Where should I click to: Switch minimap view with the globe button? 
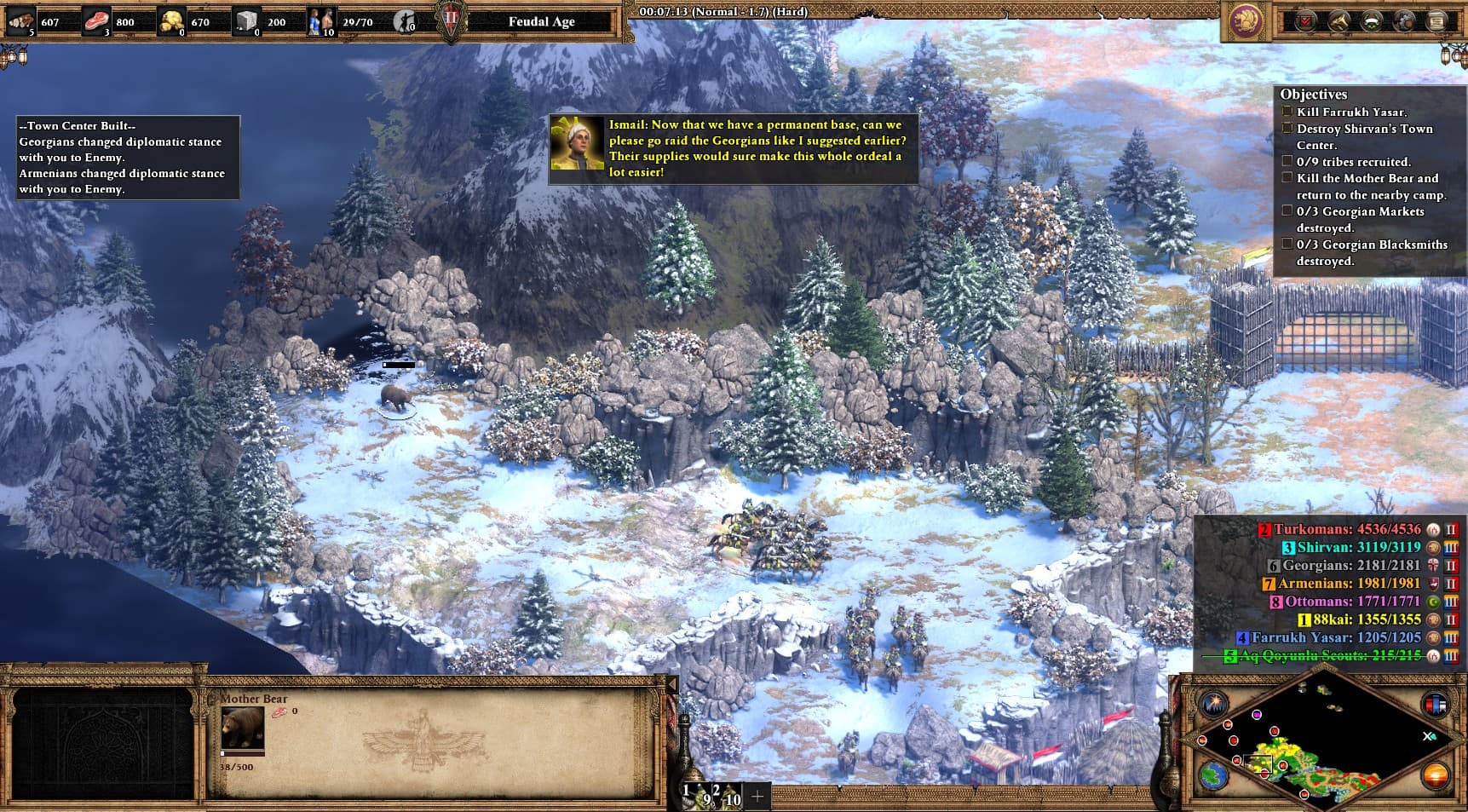coord(1213,776)
